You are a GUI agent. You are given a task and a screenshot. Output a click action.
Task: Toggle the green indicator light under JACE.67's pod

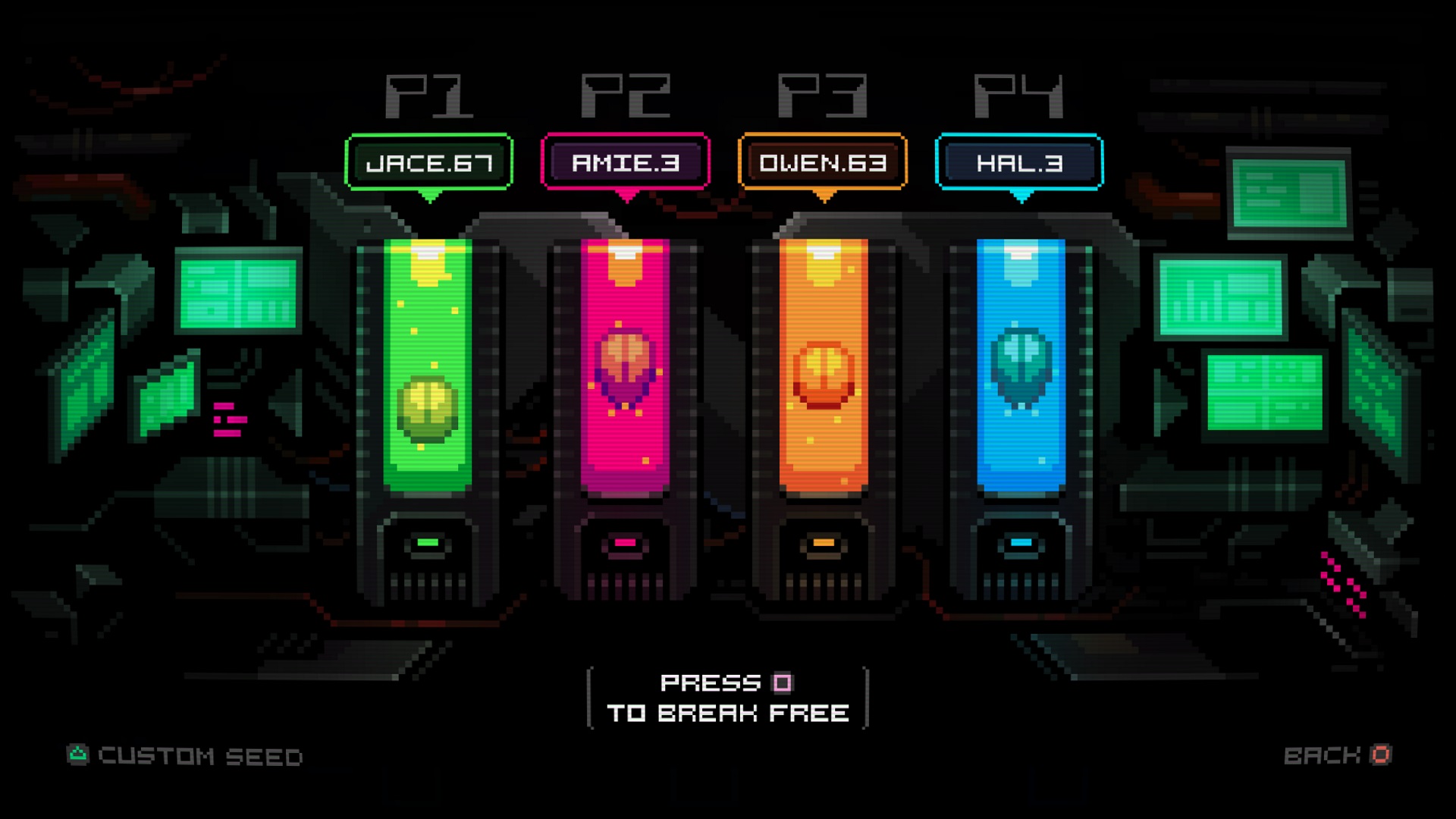(428, 543)
